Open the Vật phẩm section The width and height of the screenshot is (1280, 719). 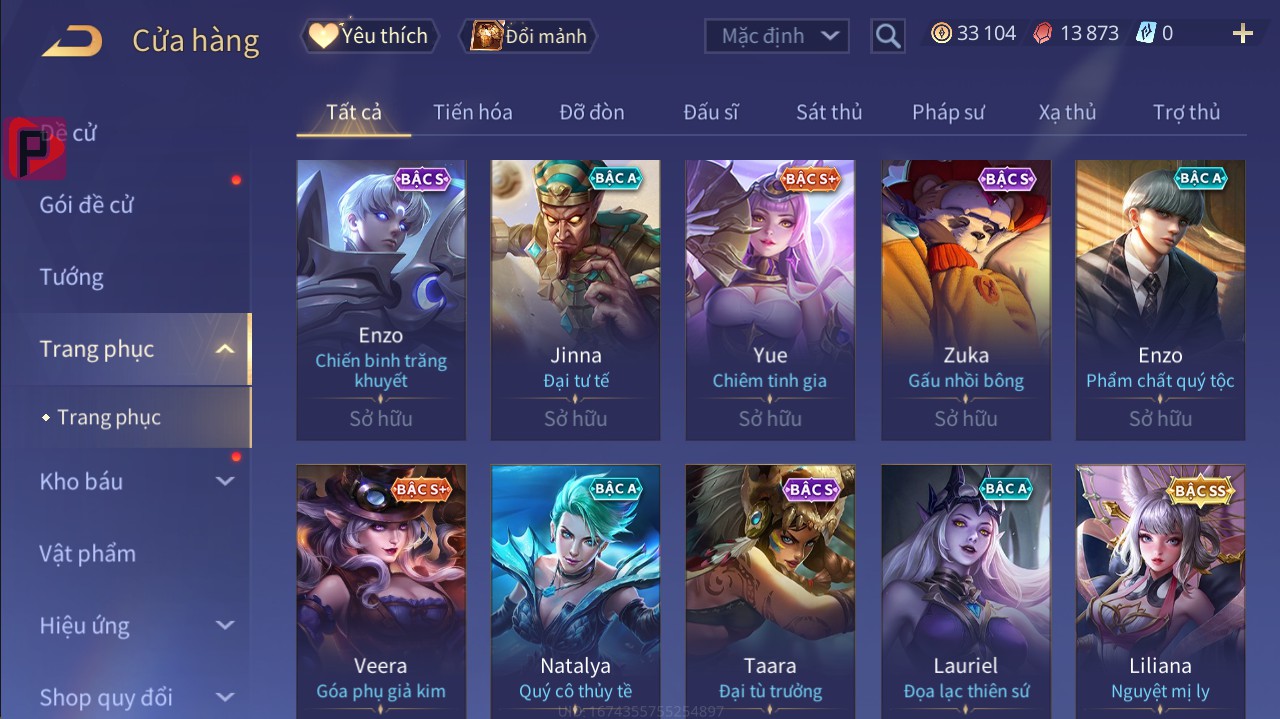(88, 553)
